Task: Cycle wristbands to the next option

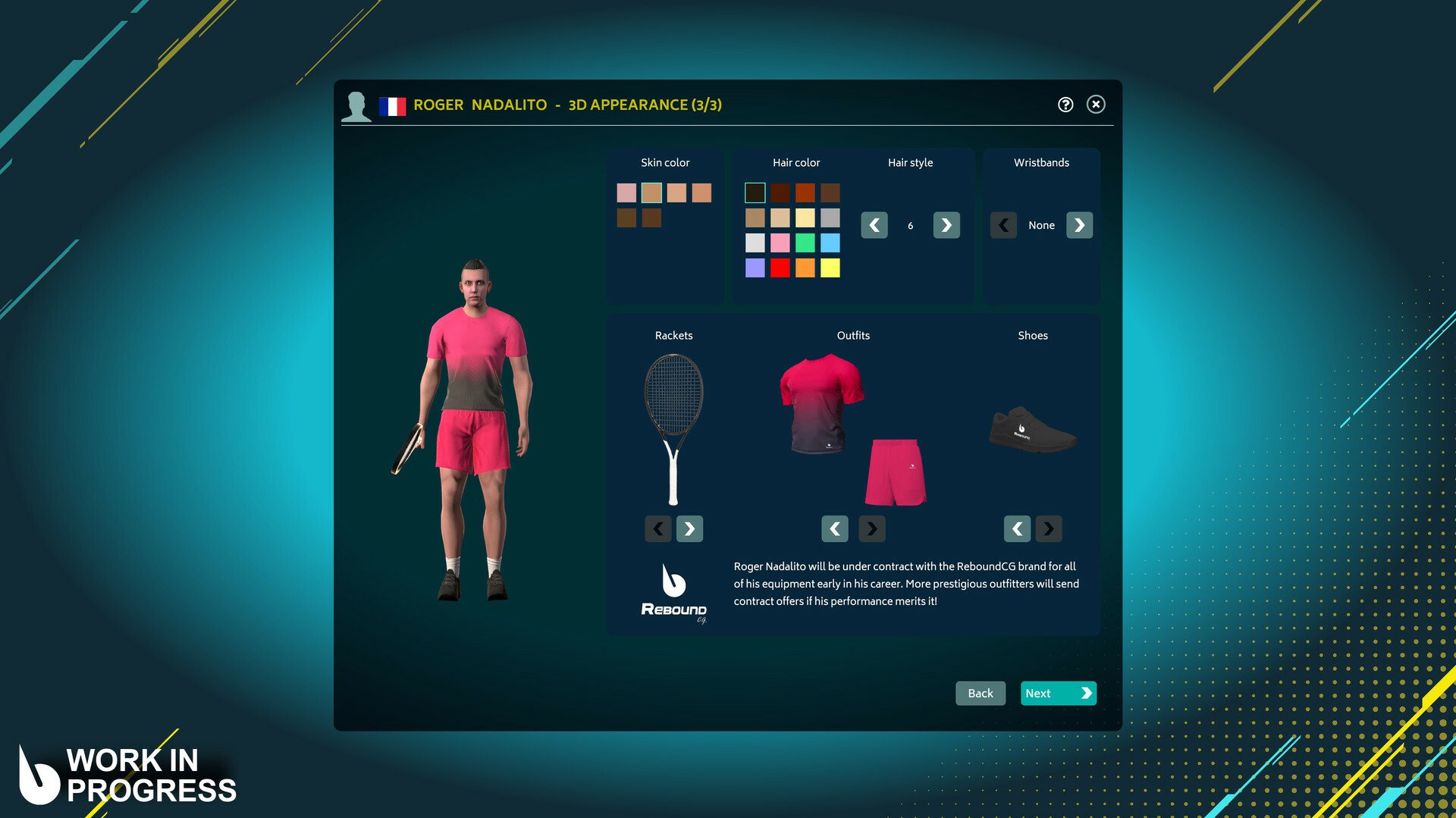Action: pyautogui.click(x=1079, y=225)
